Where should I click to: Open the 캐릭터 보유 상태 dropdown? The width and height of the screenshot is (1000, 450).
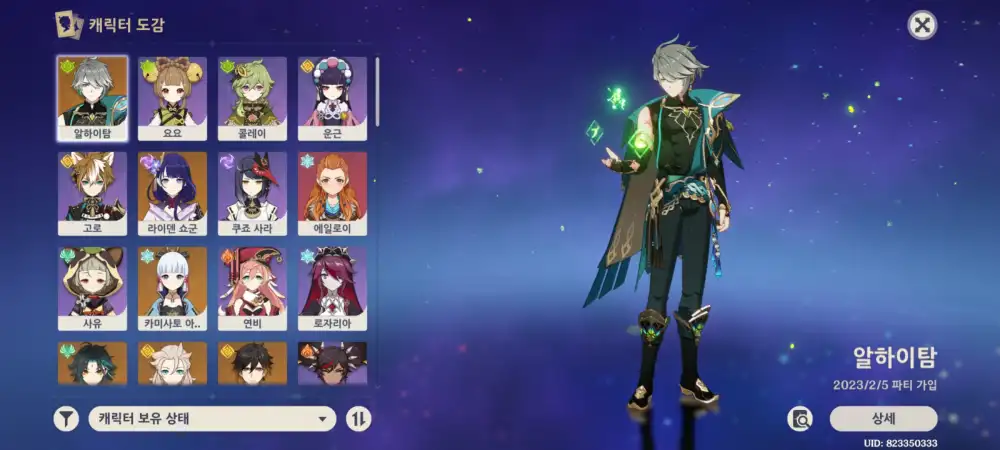coord(212,419)
